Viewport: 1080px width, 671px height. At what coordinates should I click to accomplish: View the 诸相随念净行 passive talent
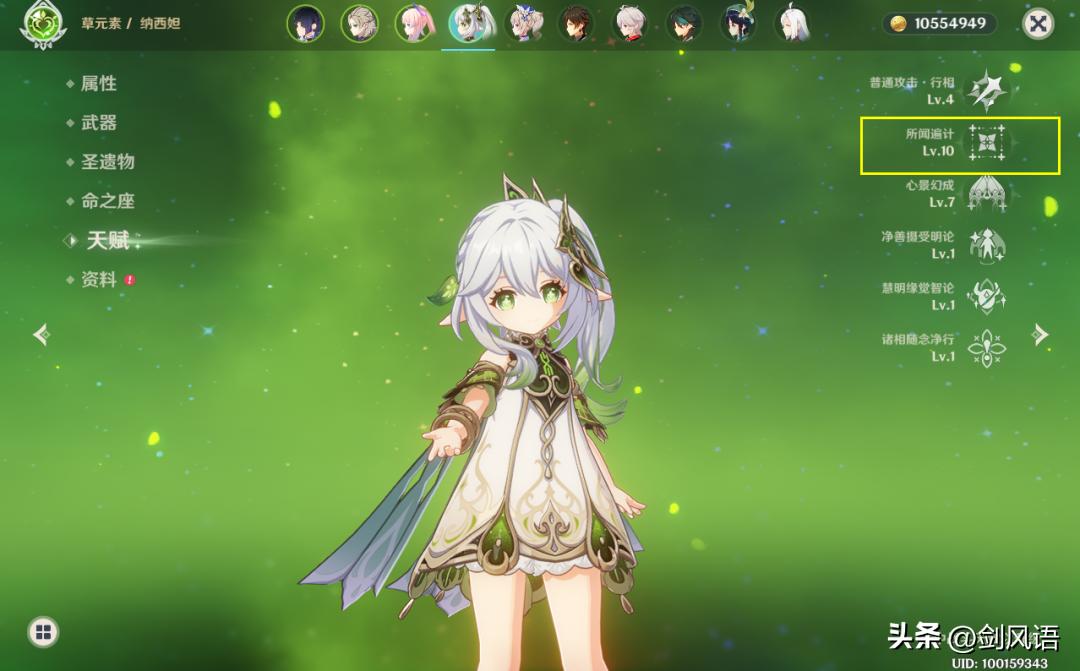pyautogui.click(x=986, y=347)
